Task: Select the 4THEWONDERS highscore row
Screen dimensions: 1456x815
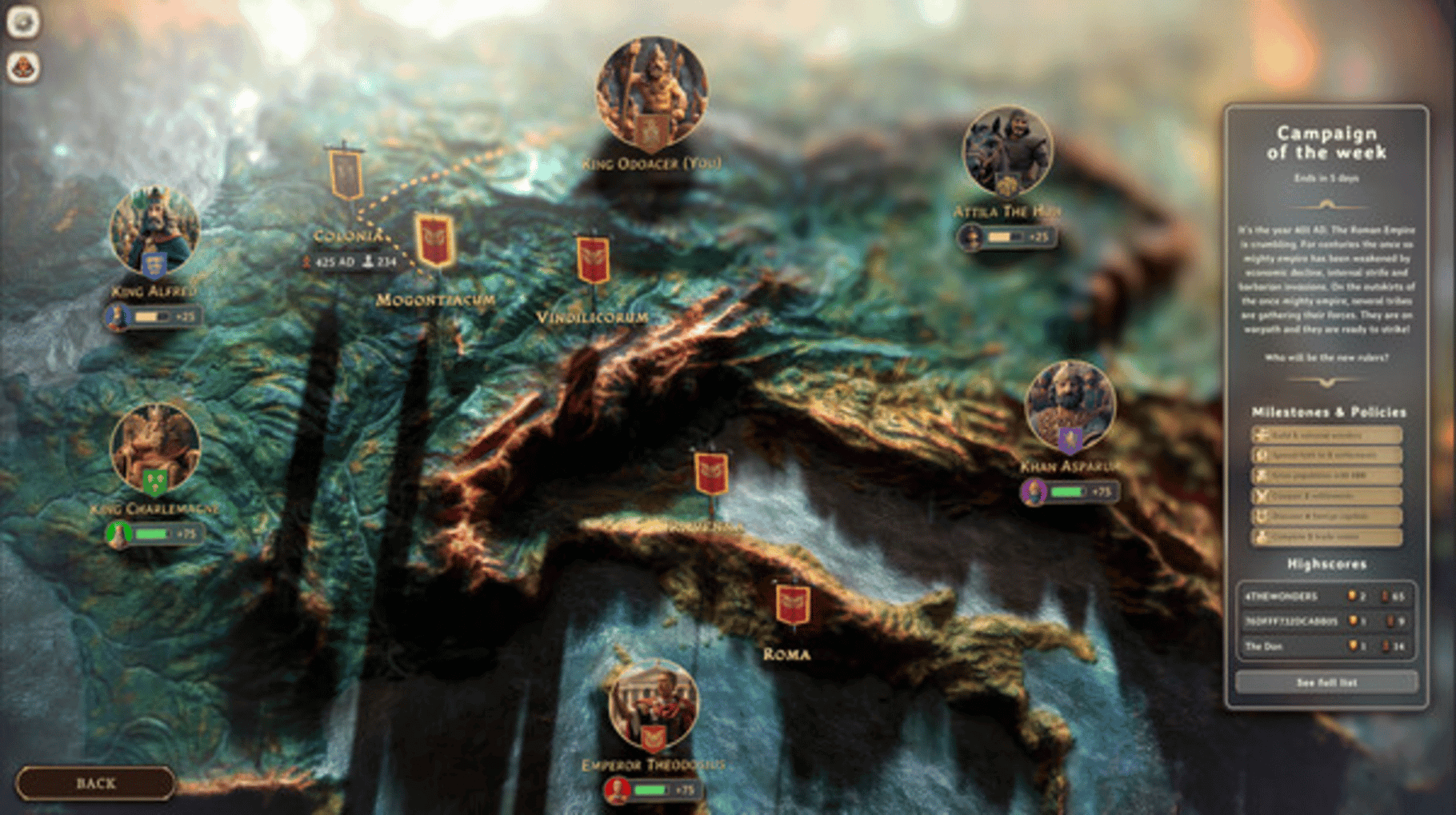Action: (1326, 596)
